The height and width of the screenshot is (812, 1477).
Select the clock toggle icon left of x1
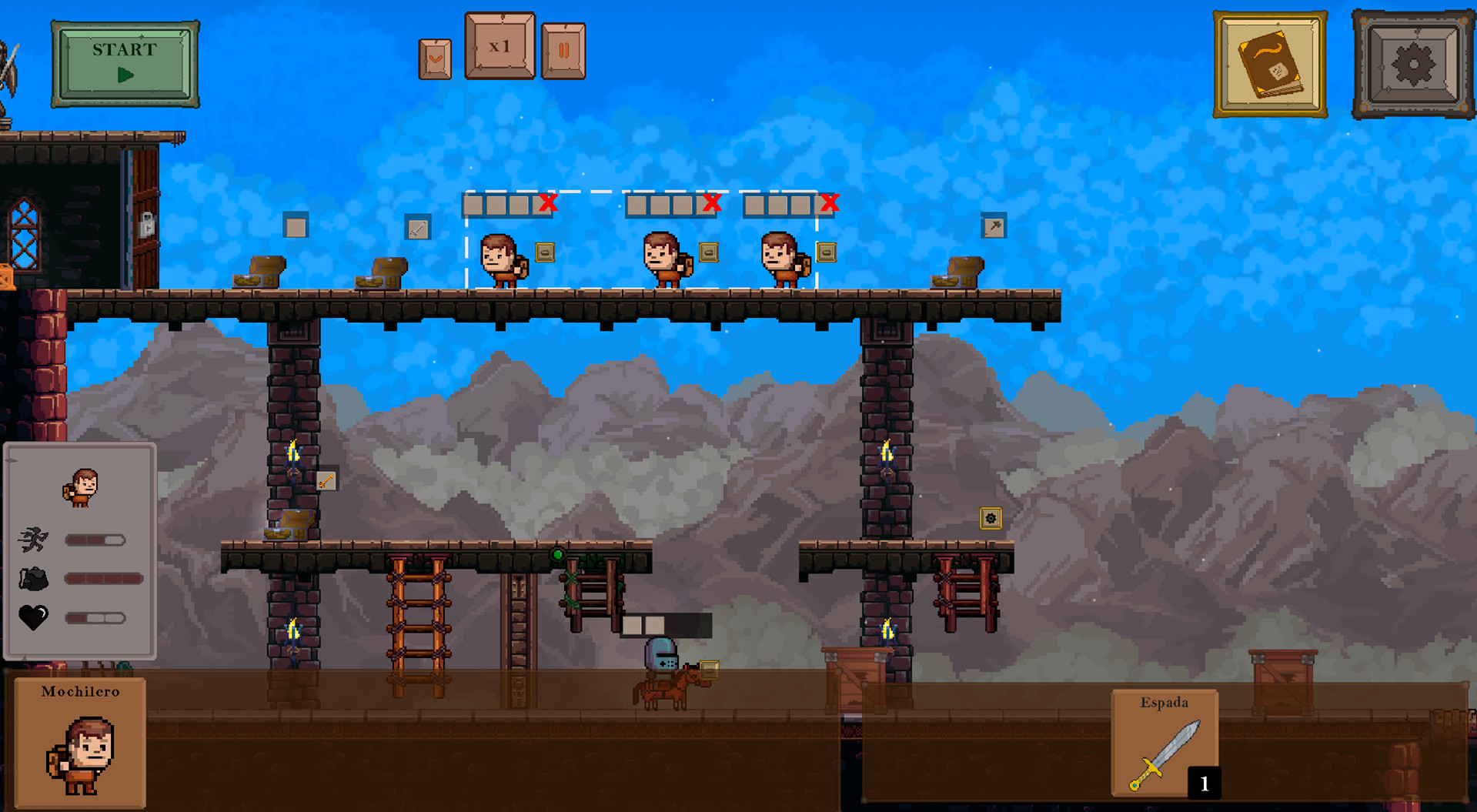click(x=436, y=55)
